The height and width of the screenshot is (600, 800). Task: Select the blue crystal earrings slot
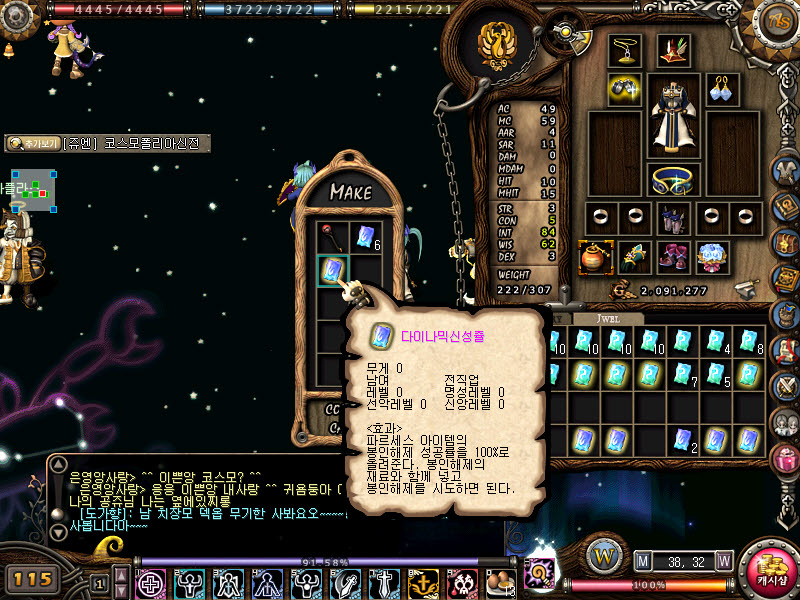click(x=723, y=90)
